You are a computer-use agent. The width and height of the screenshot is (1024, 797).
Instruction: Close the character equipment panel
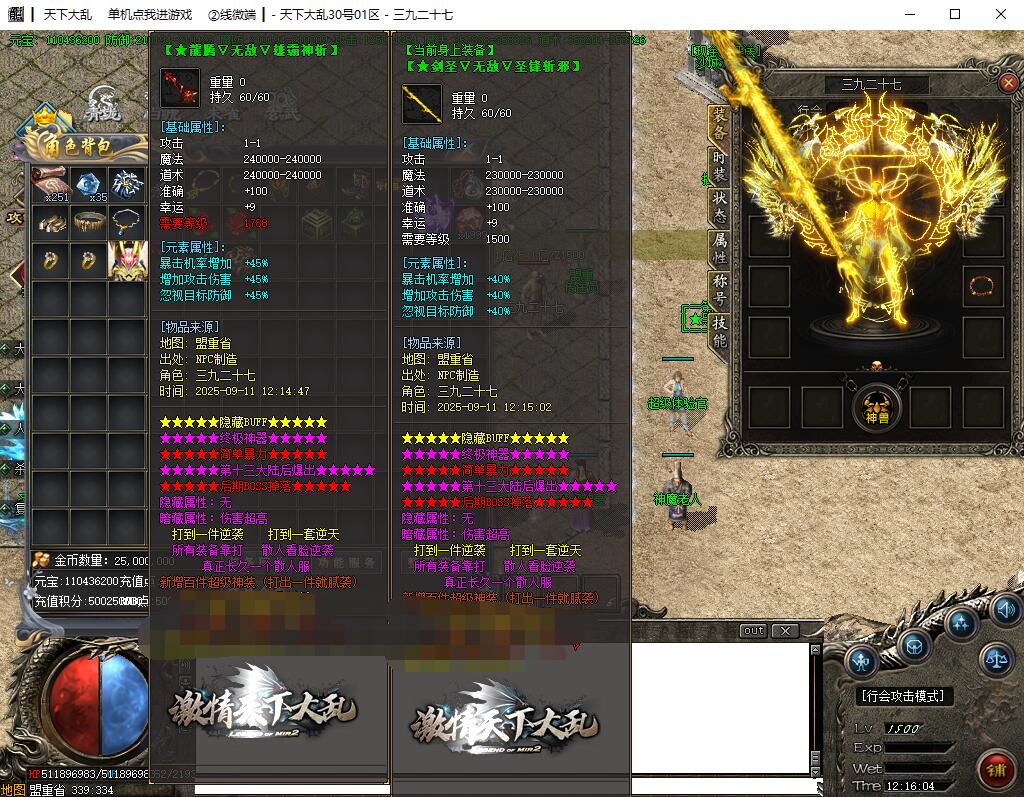click(x=1007, y=84)
